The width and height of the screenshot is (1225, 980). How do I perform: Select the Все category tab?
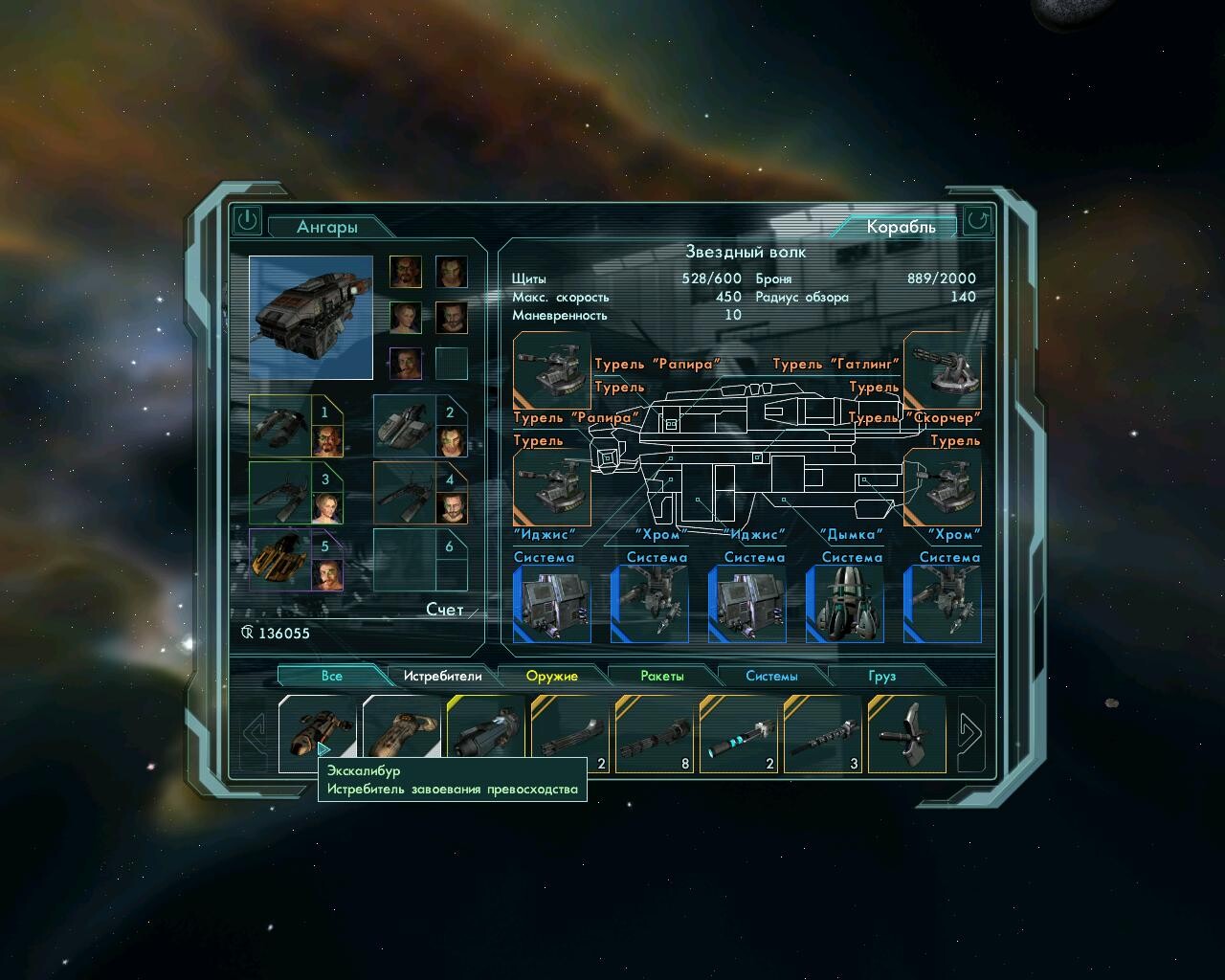click(x=331, y=676)
